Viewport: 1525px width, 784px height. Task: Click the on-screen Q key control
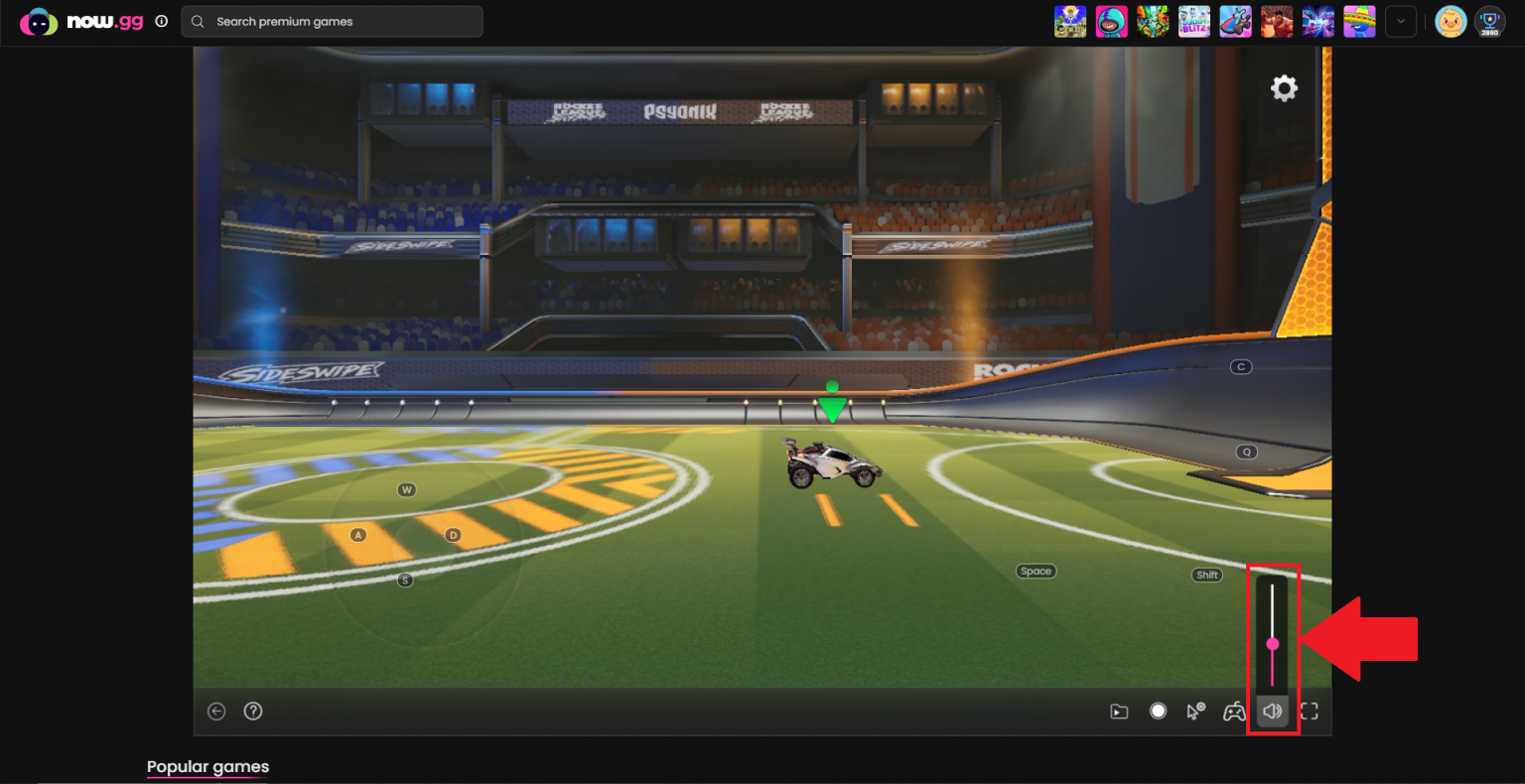click(x=1246, y=452)
